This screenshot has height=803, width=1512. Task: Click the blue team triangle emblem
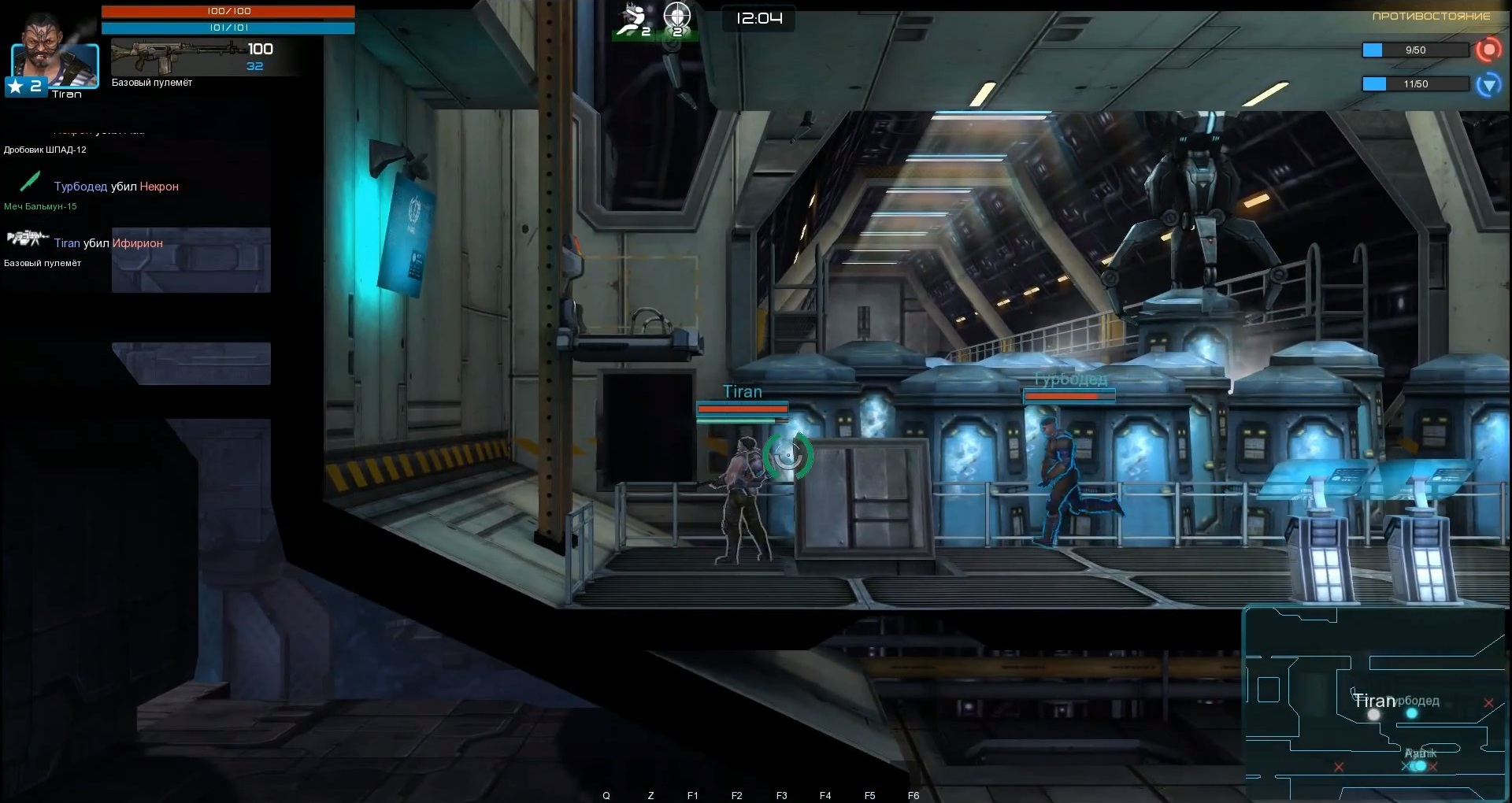click(1488, 84)
